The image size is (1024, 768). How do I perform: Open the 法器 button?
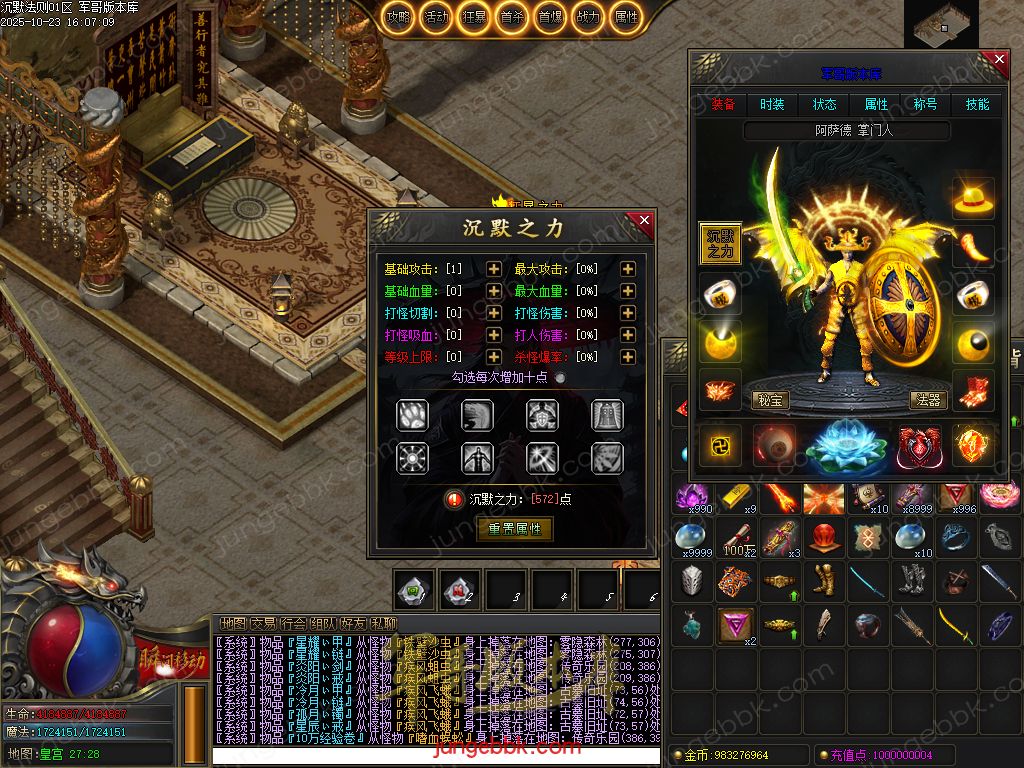point(928,400)
